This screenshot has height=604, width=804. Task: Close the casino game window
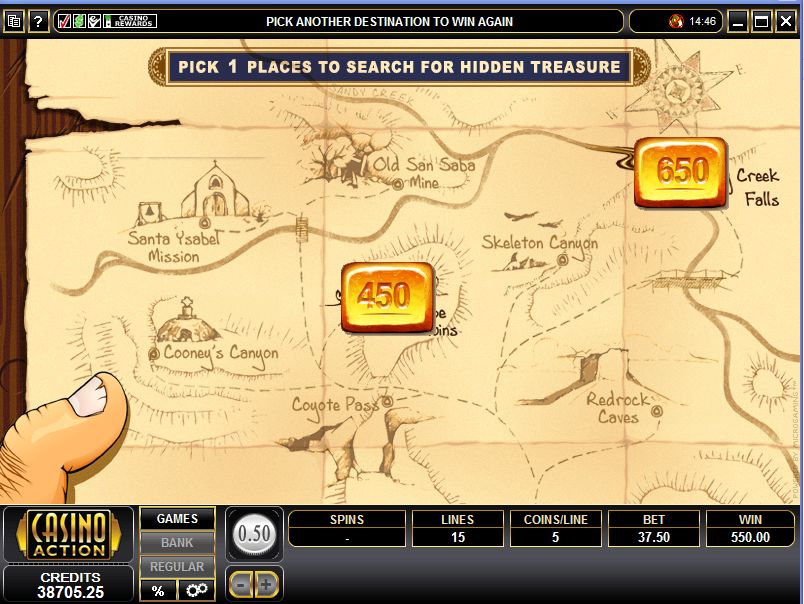(787, 21)
